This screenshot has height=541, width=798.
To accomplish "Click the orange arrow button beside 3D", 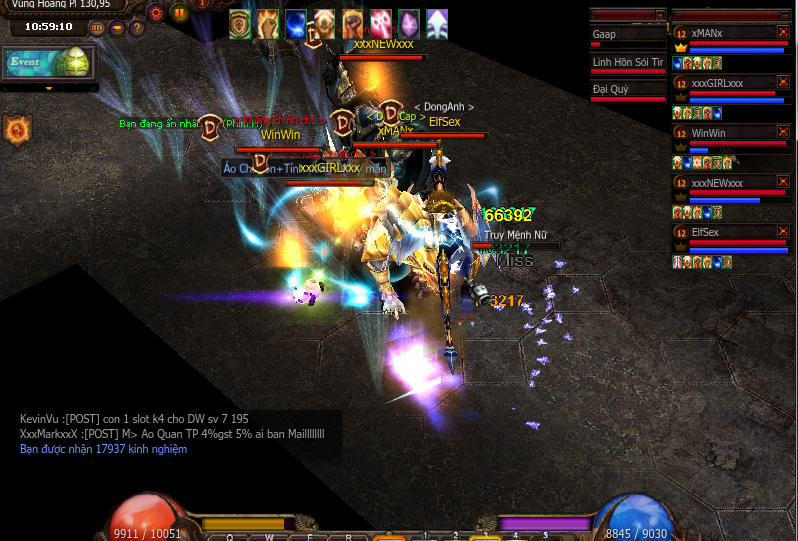I will [x=117, y=27].
